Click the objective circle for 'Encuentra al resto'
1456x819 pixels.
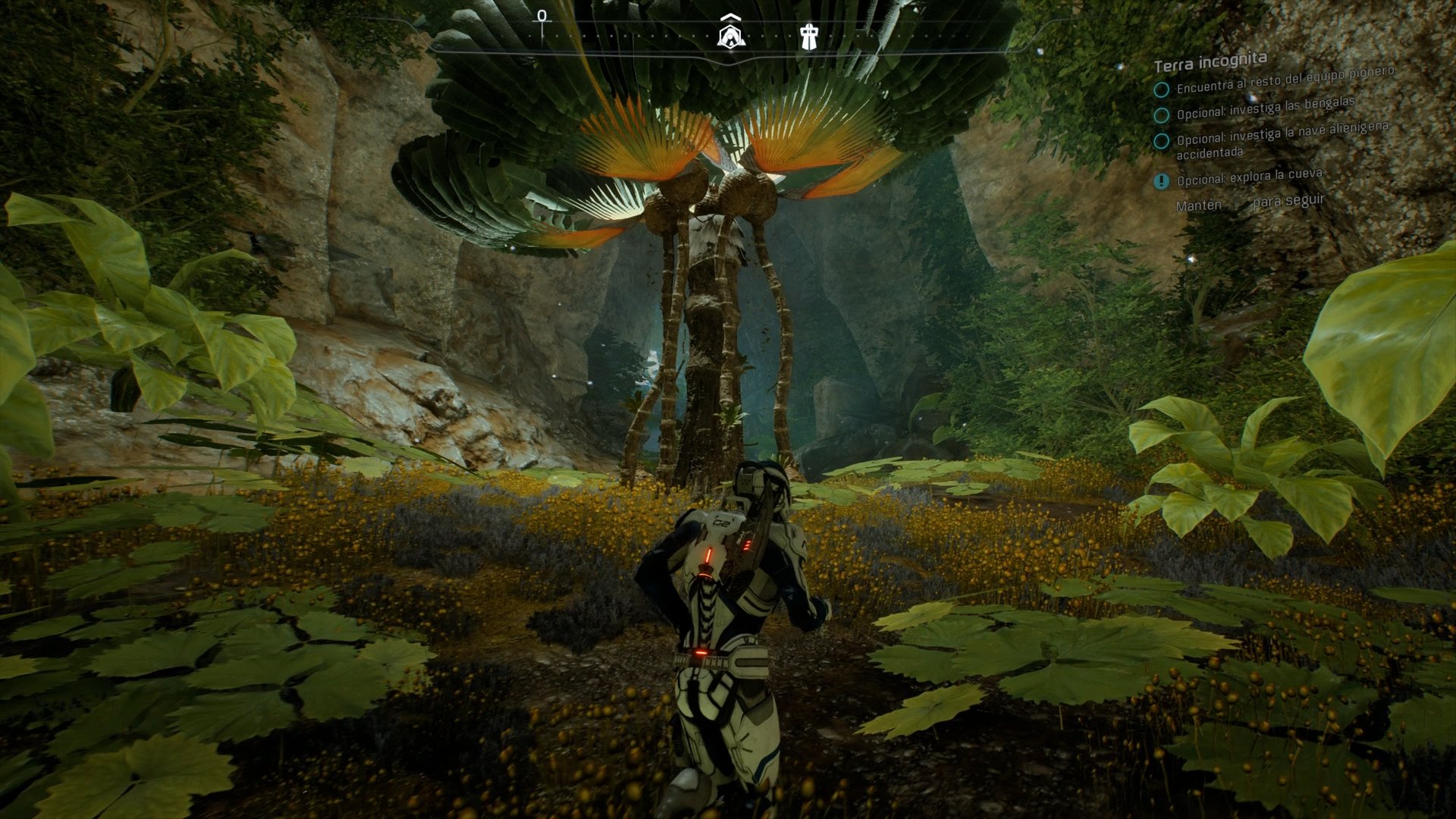point(1162,89)
